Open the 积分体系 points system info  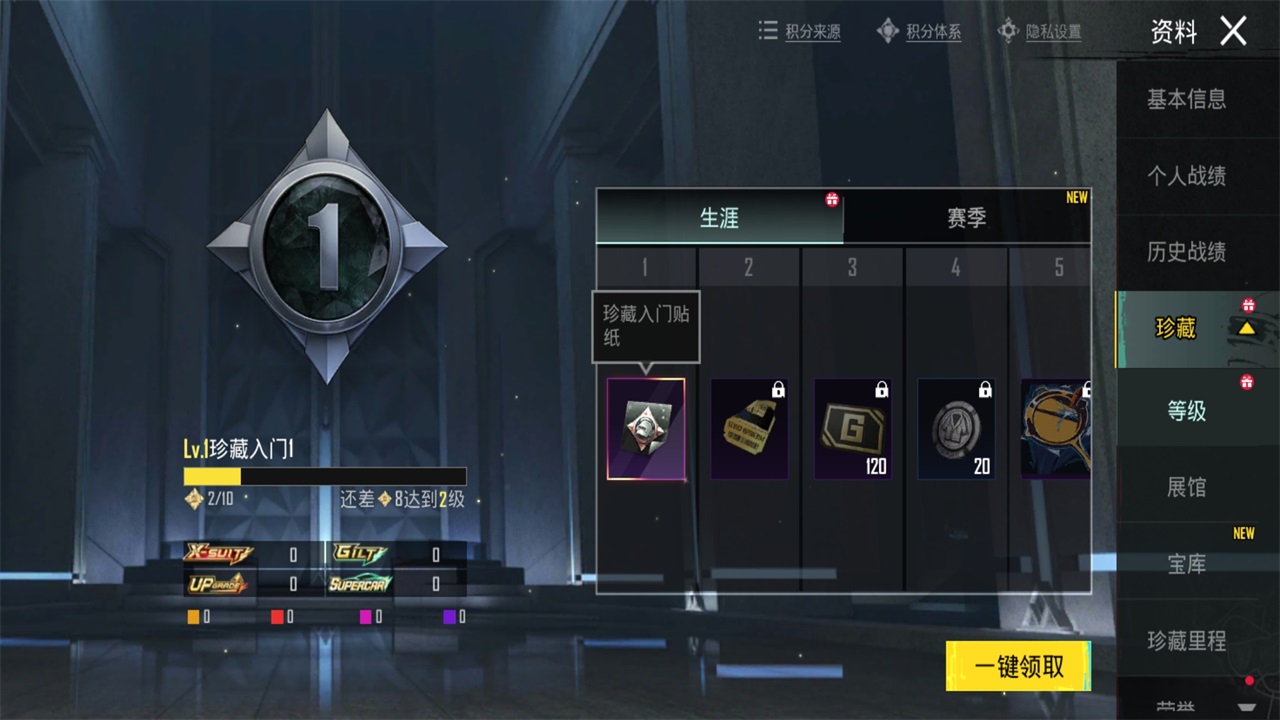(919, 31)
